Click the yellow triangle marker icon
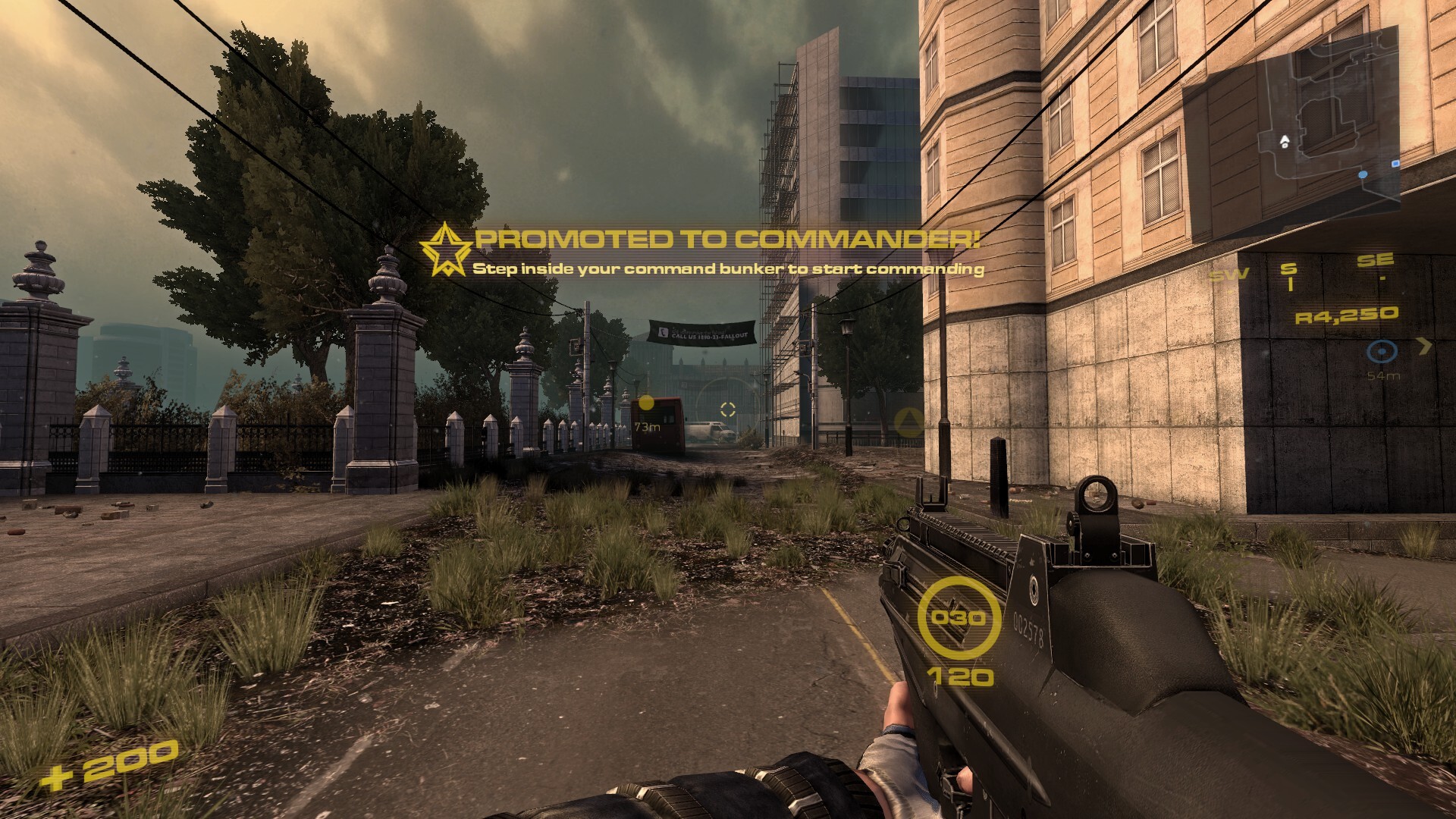Image resolution: width=1456 pixels, height=819 pixels. coord(909,421)
